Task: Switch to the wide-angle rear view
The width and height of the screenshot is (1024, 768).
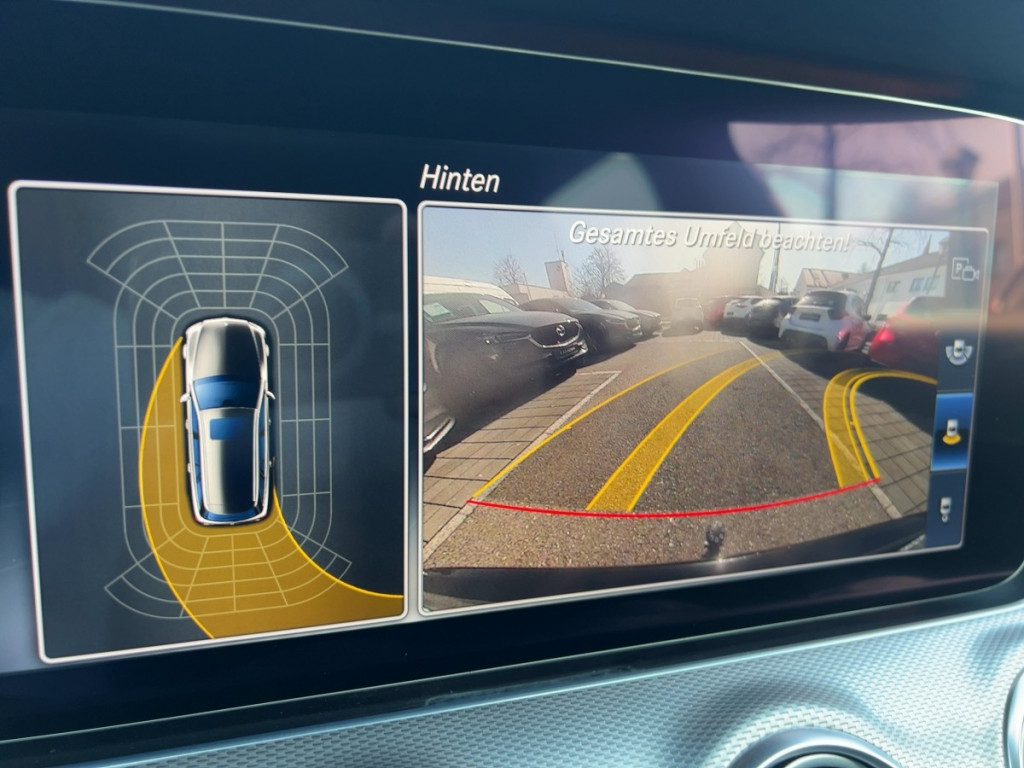Action: pos(959,348)
